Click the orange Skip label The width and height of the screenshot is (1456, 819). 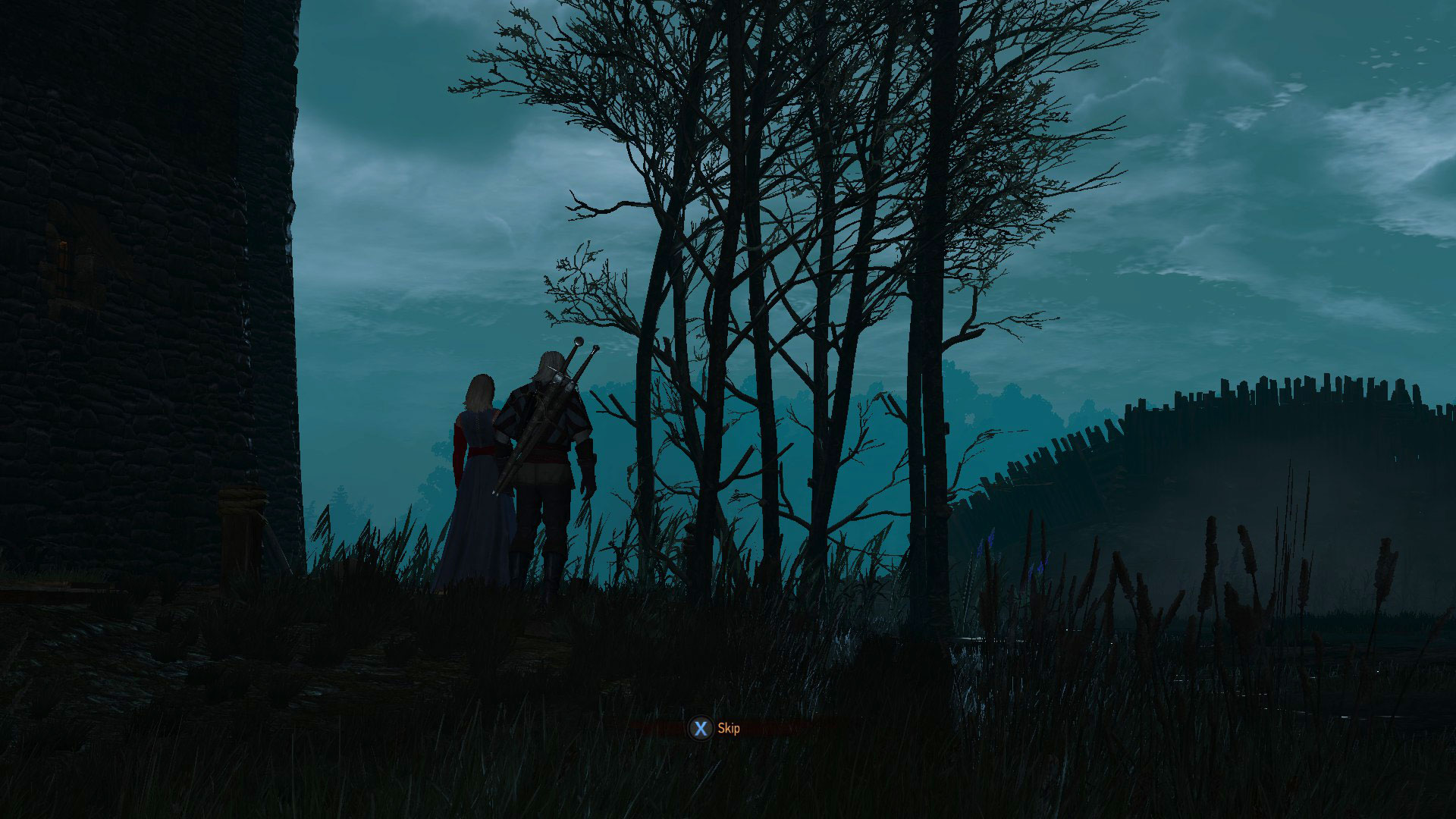(x=727, y=726)
